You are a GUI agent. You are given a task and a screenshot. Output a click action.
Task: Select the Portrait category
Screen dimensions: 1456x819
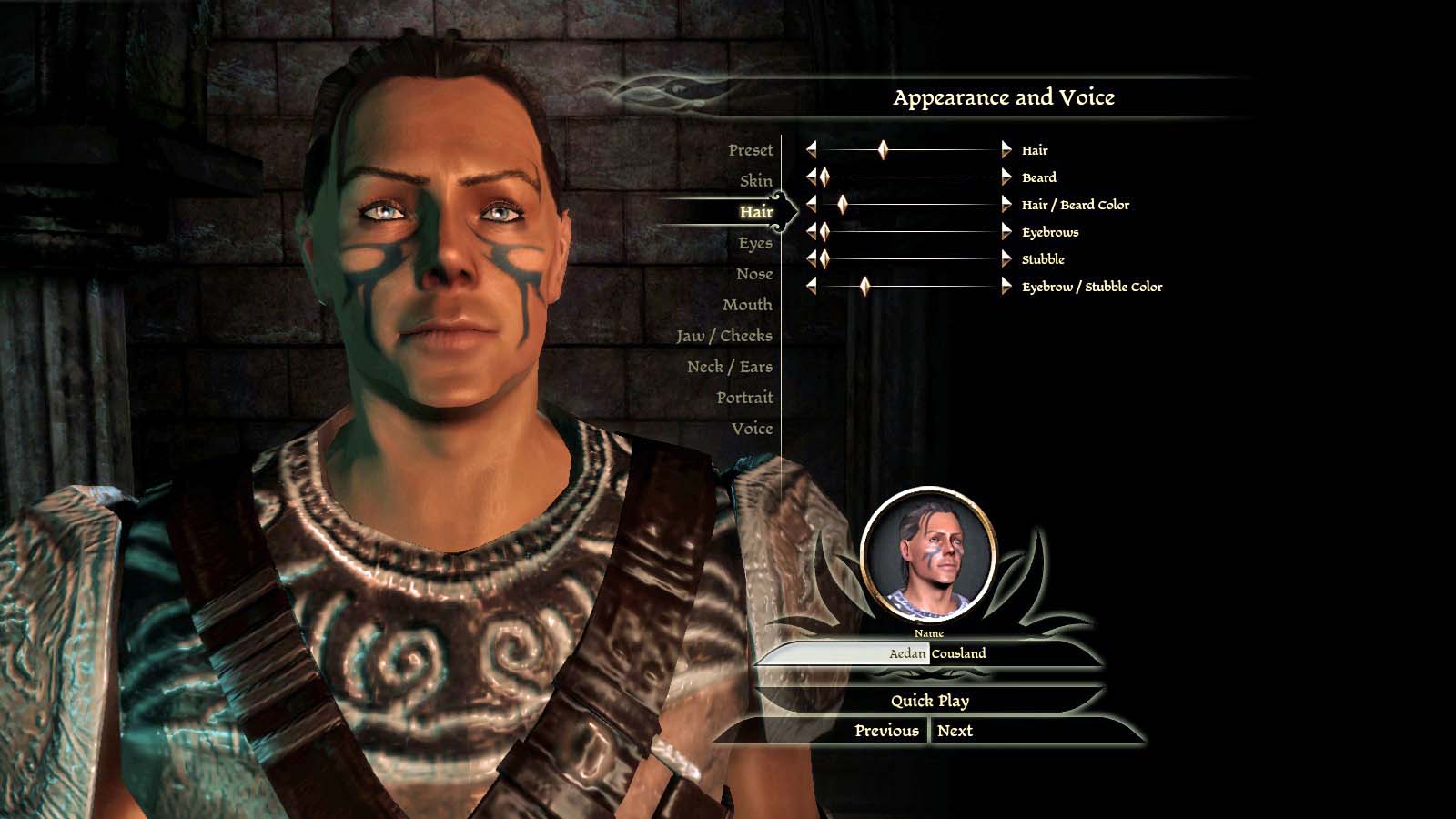pos(743,398)
